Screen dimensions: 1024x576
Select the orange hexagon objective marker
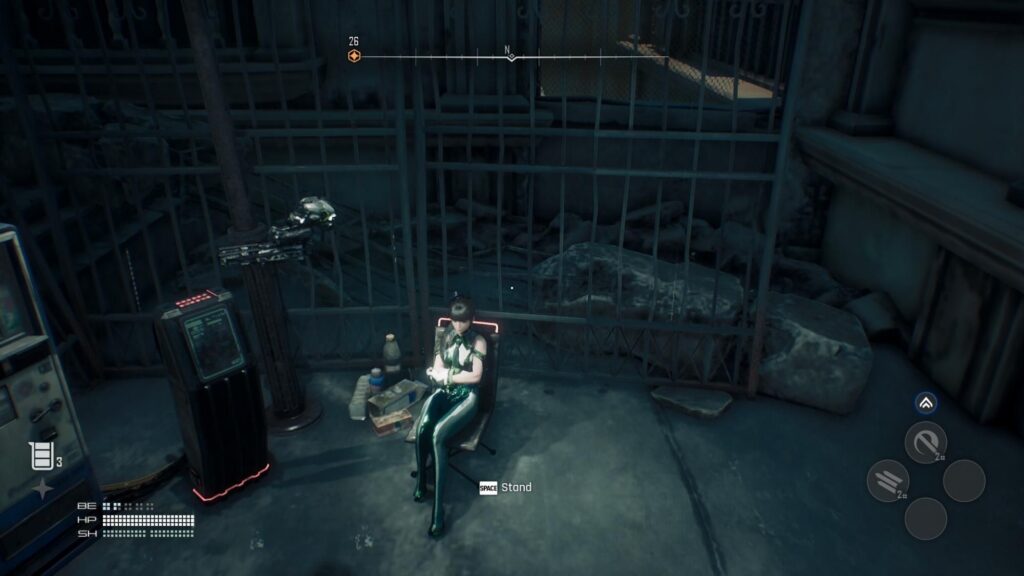pos(354,56)
